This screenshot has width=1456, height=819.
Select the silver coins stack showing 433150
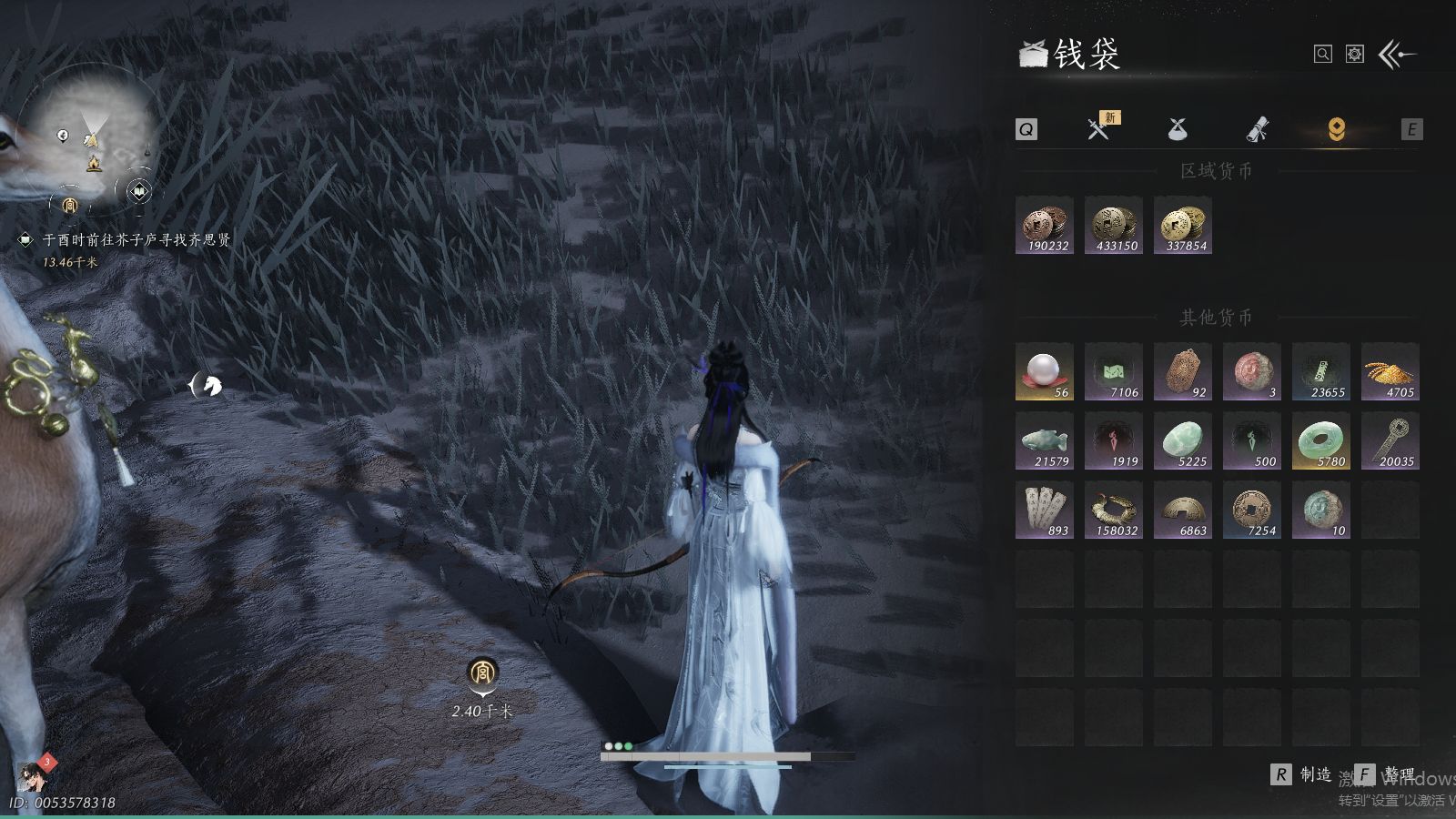pyautogui.click(x=1114, y=226)
